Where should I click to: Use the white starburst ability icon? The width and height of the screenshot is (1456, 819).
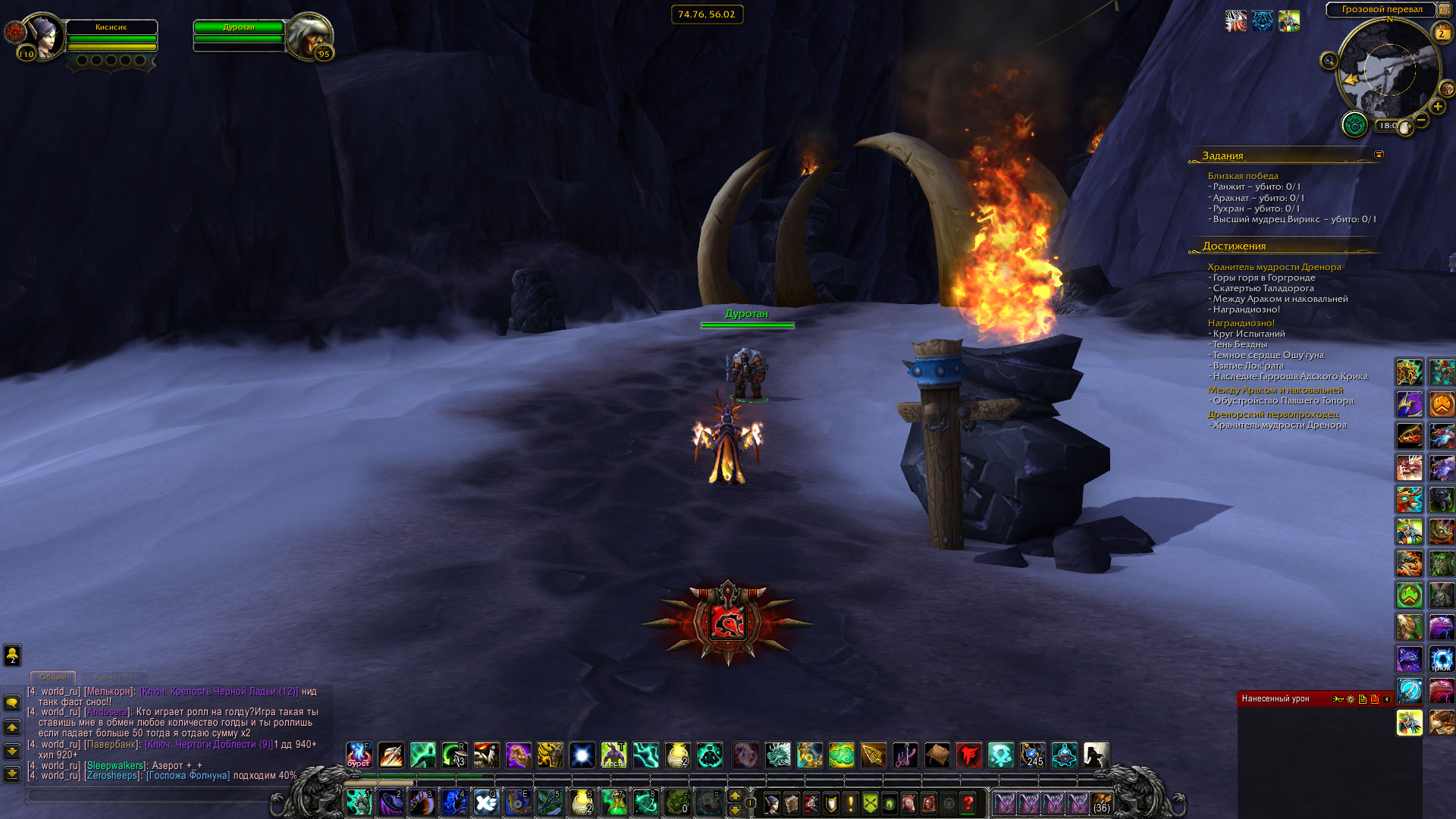click(x=582, y=755)
